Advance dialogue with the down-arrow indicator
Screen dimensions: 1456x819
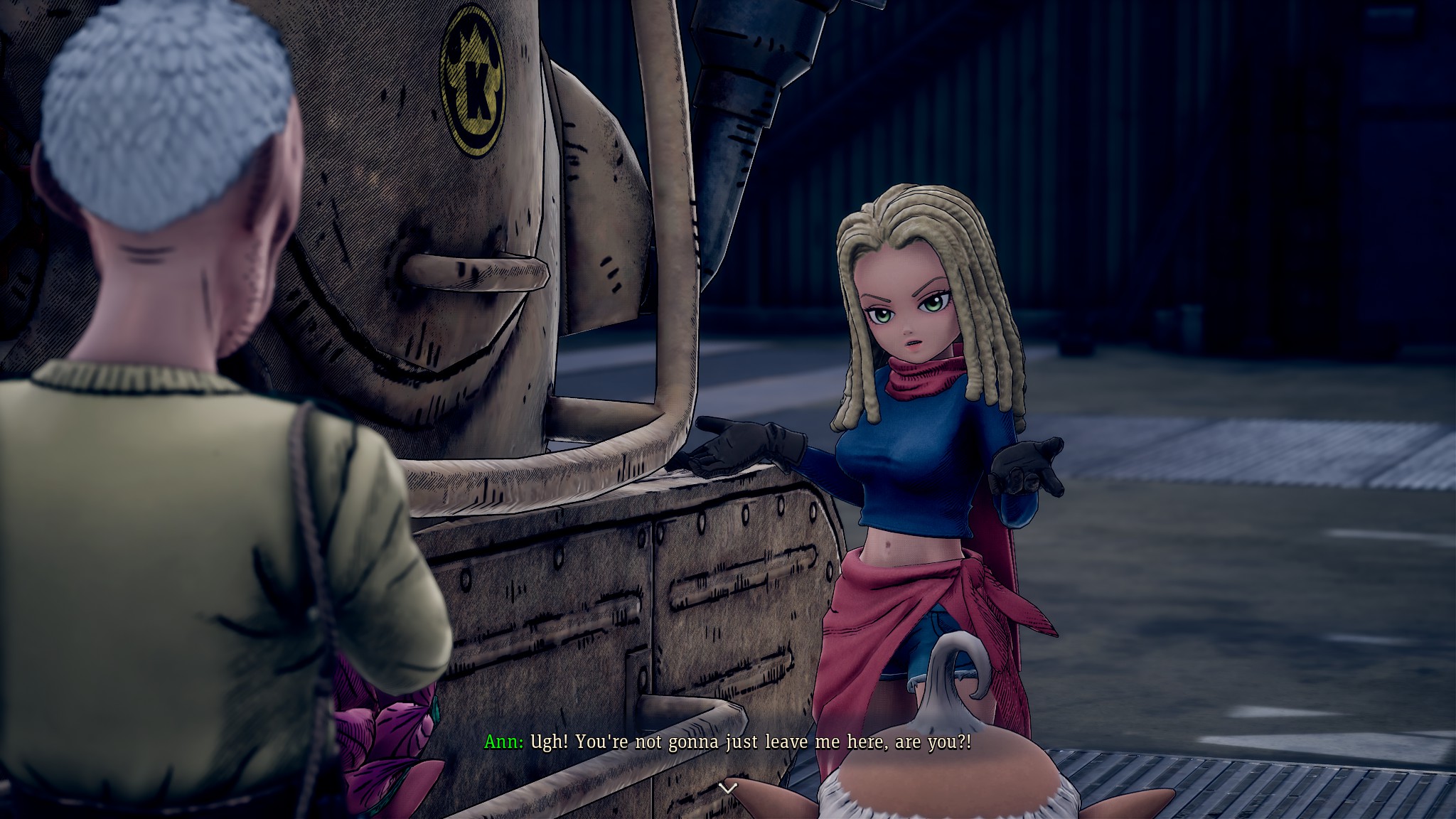pos(727,788)
